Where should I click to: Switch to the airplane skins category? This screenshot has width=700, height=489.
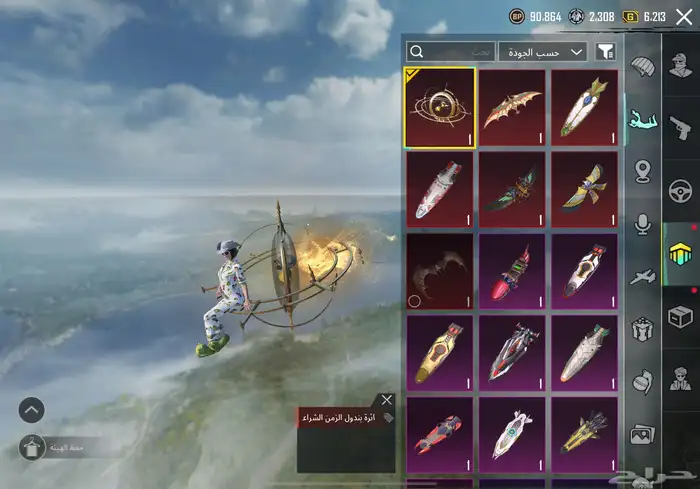coord(642,277)
